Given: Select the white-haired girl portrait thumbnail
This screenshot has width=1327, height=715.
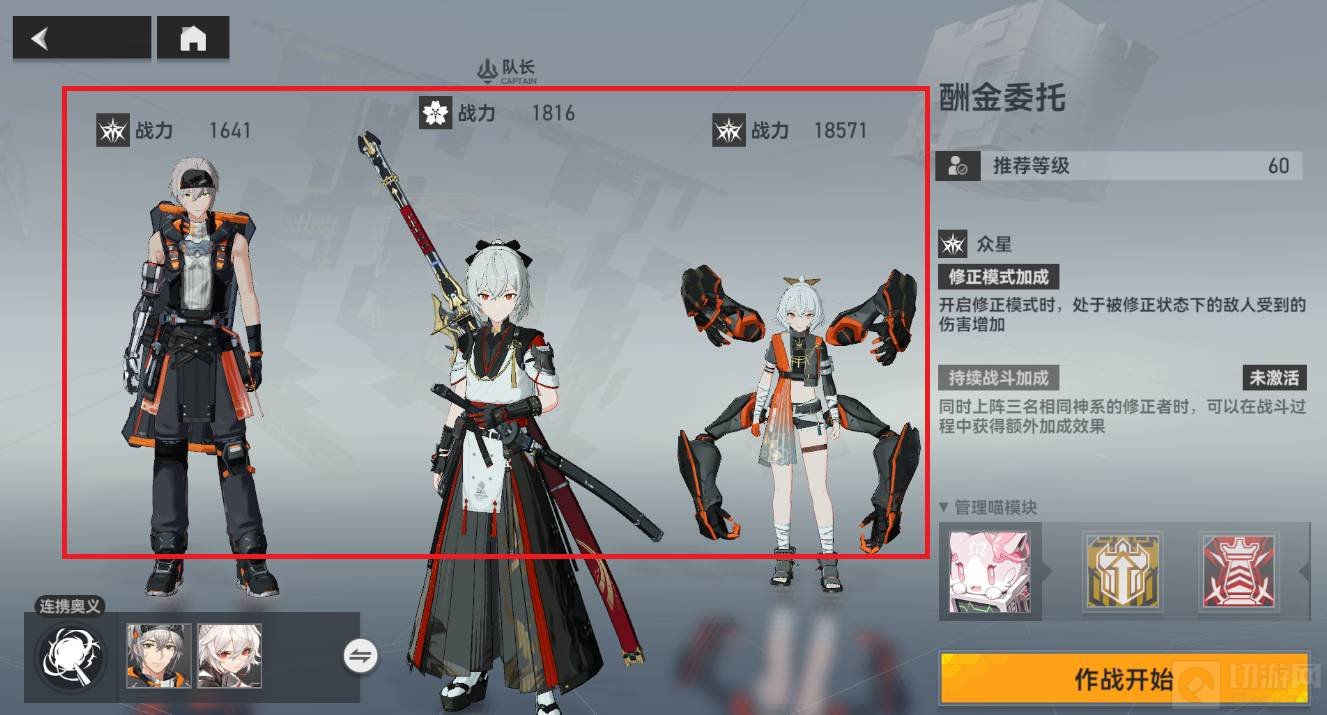Looking at the screenshot, I should click(229, 656).
